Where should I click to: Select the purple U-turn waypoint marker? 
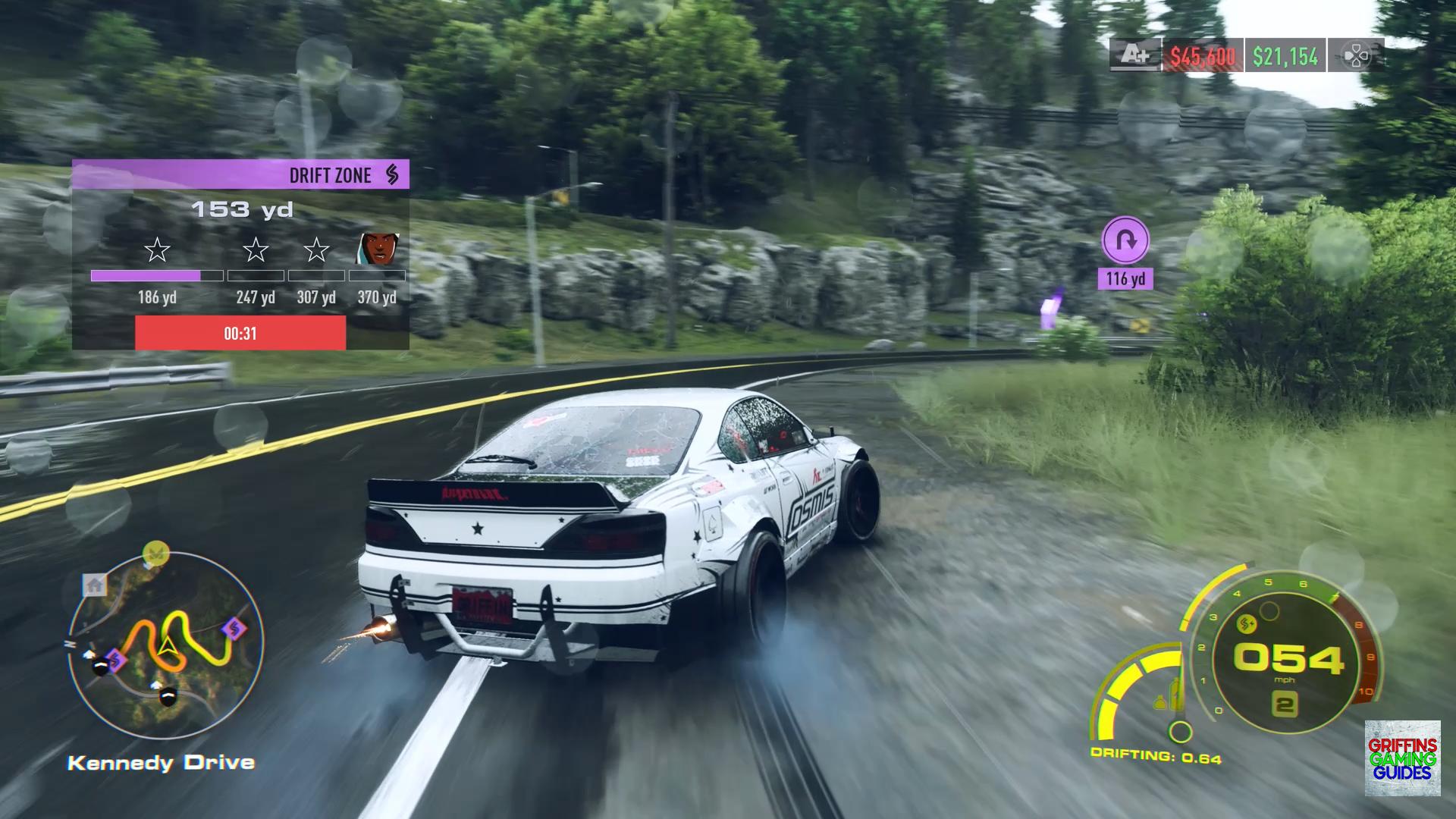(x=1125, y=240)
